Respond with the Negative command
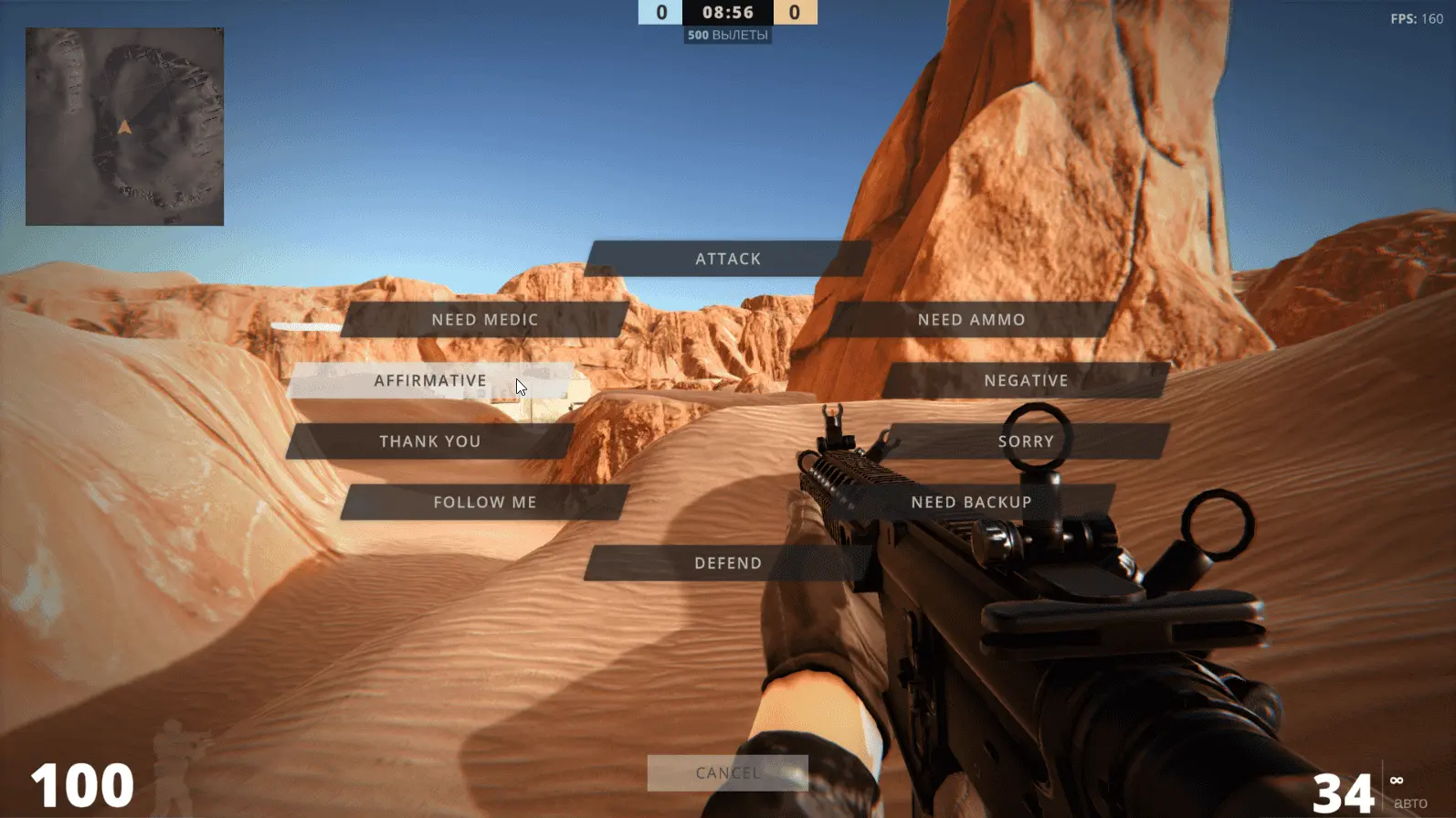 1026,380
